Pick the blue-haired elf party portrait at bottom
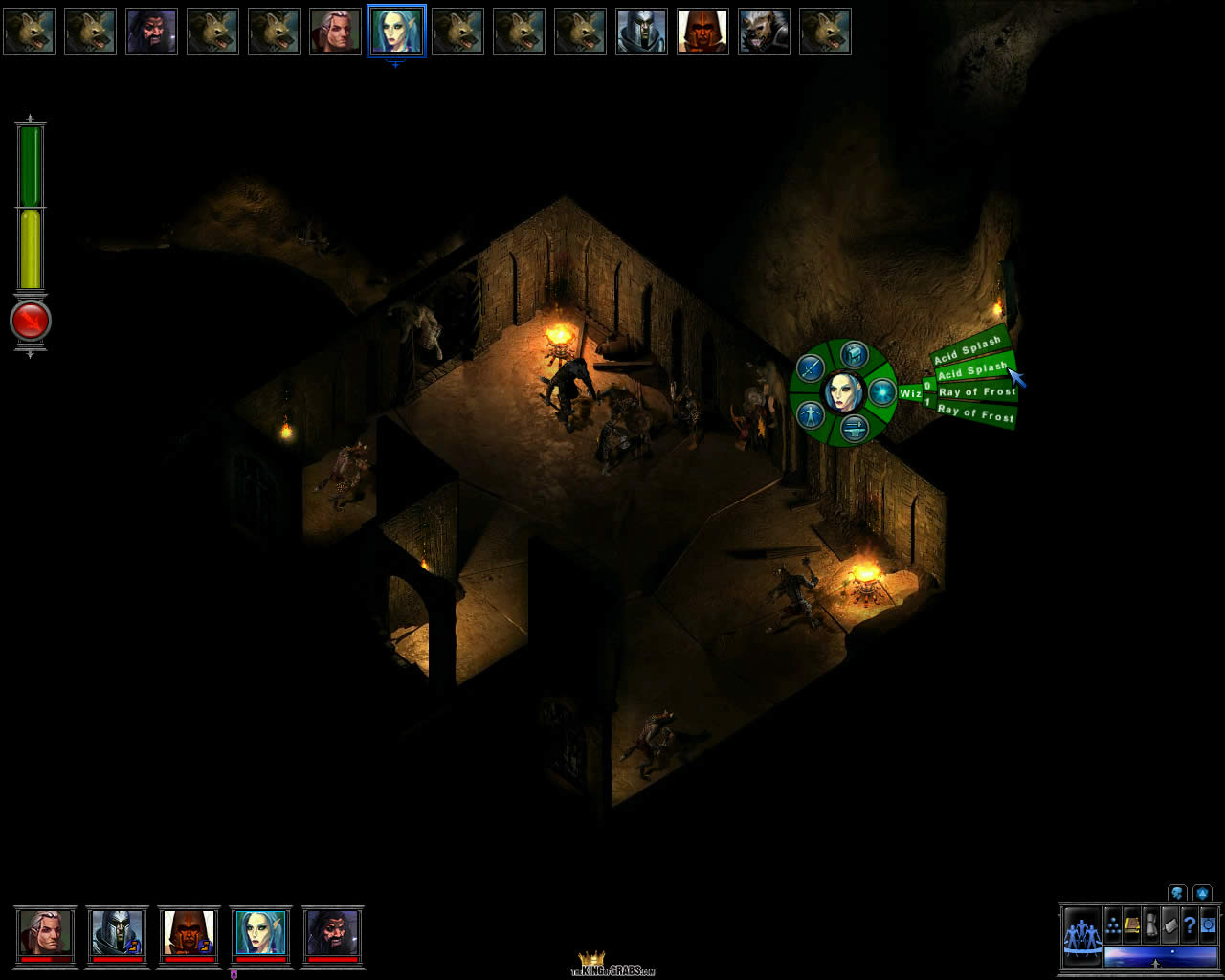 pyautogui.click(x=260, y=932)
